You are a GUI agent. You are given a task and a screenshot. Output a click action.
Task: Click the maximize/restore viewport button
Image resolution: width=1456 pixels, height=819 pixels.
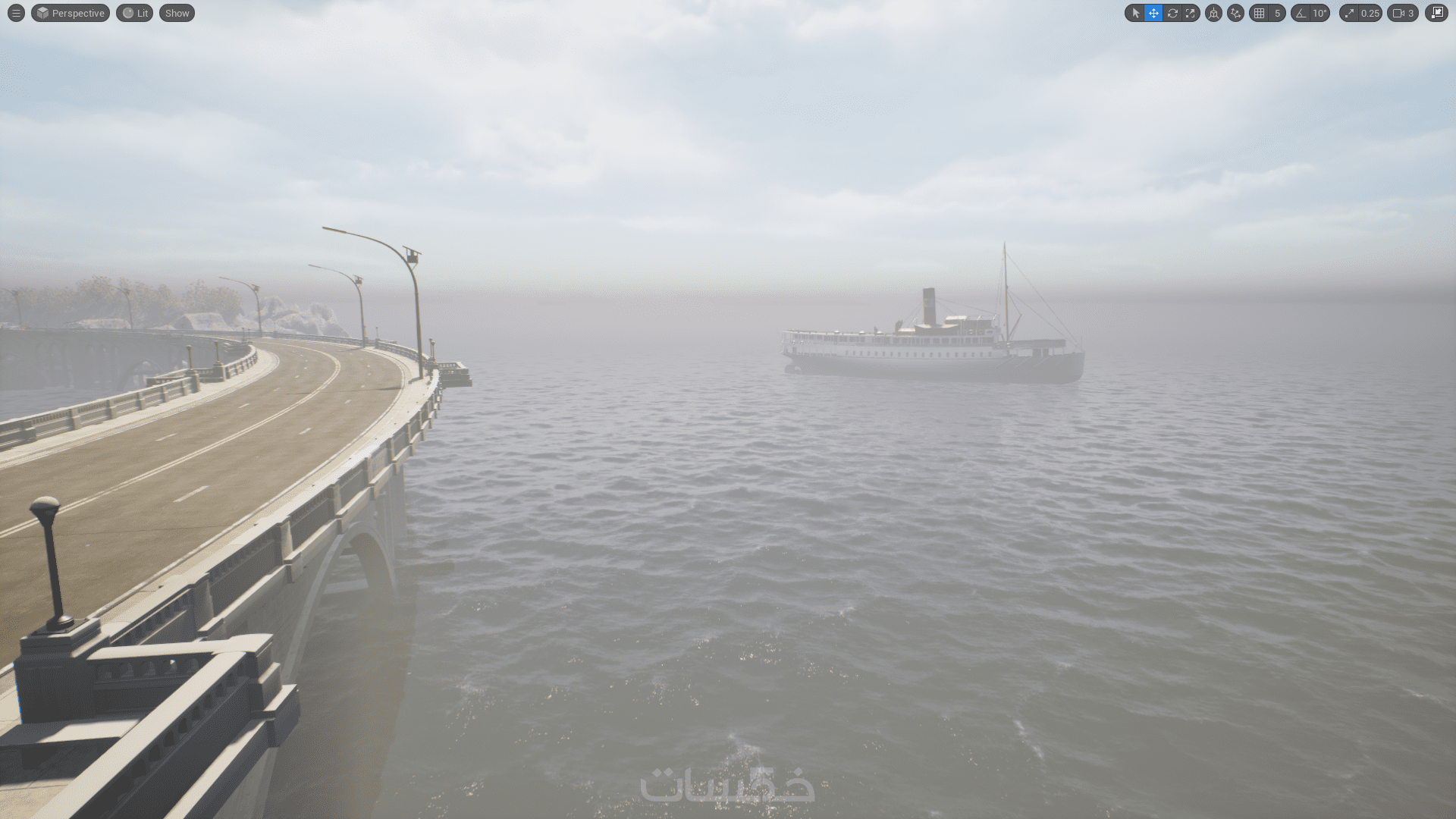pyautogui.click(x=1436, y=13)
